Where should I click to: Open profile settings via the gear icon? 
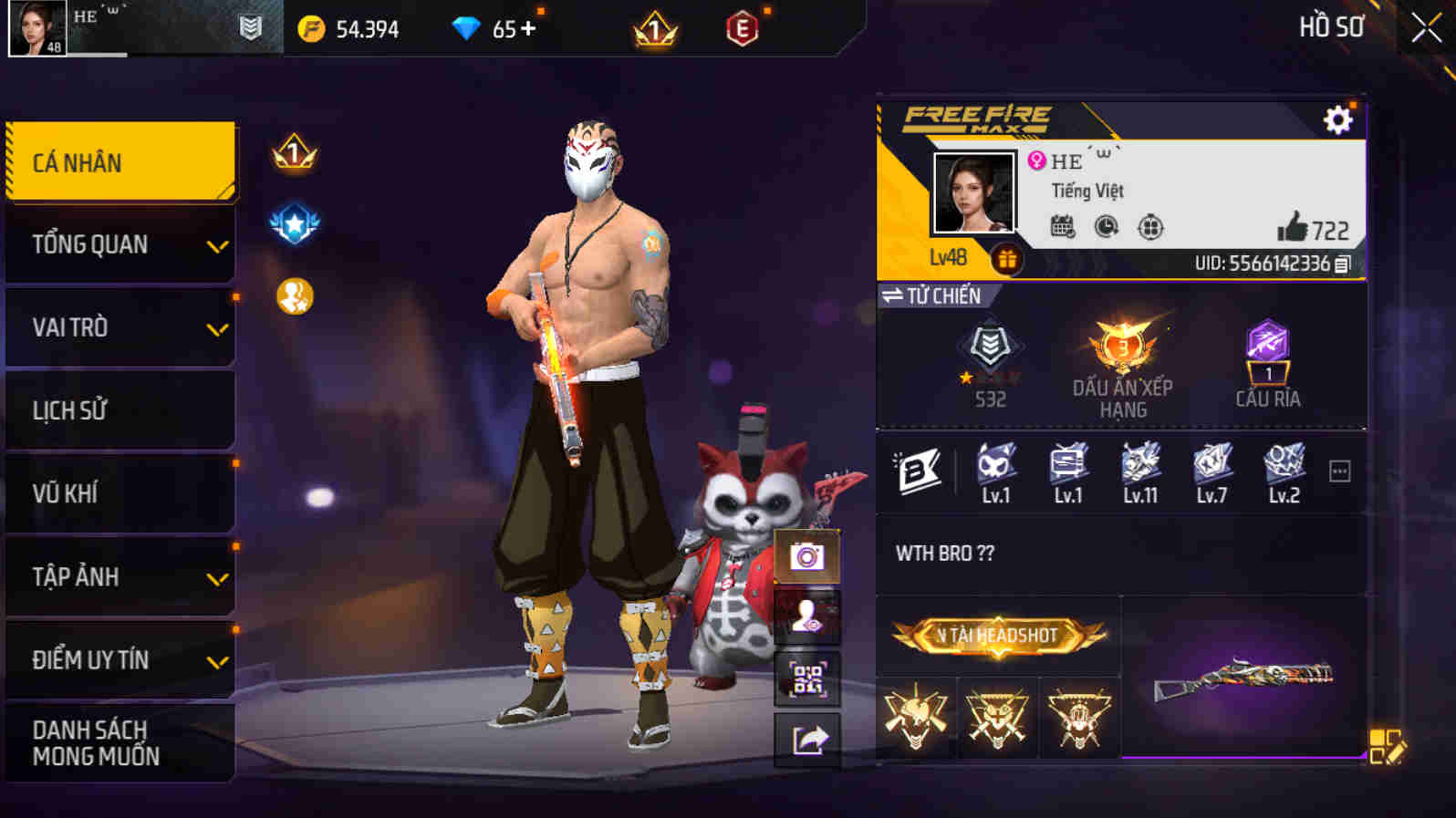1337,118
